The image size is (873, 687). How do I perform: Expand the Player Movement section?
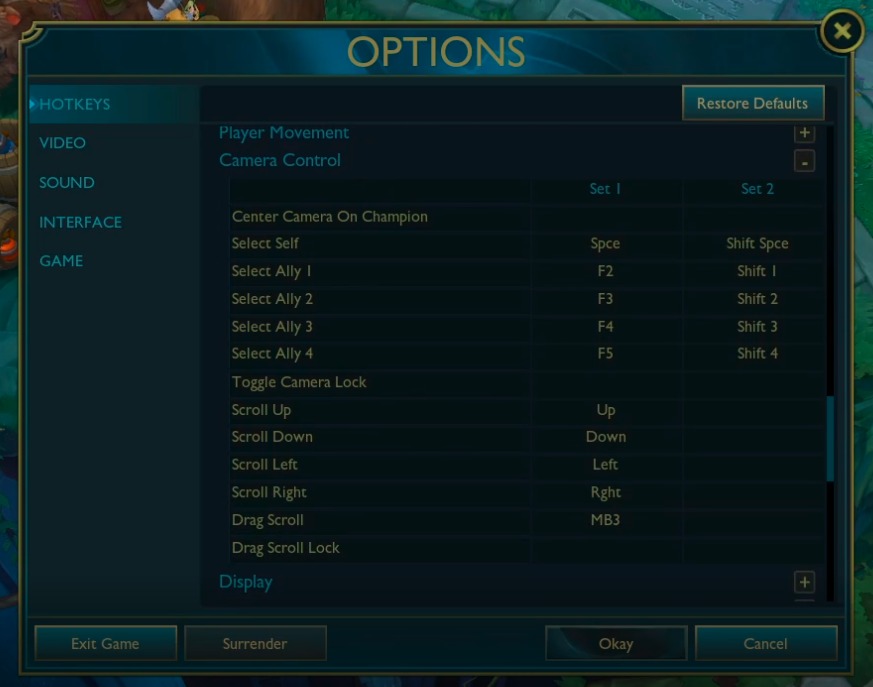click(x=804, y=133)
